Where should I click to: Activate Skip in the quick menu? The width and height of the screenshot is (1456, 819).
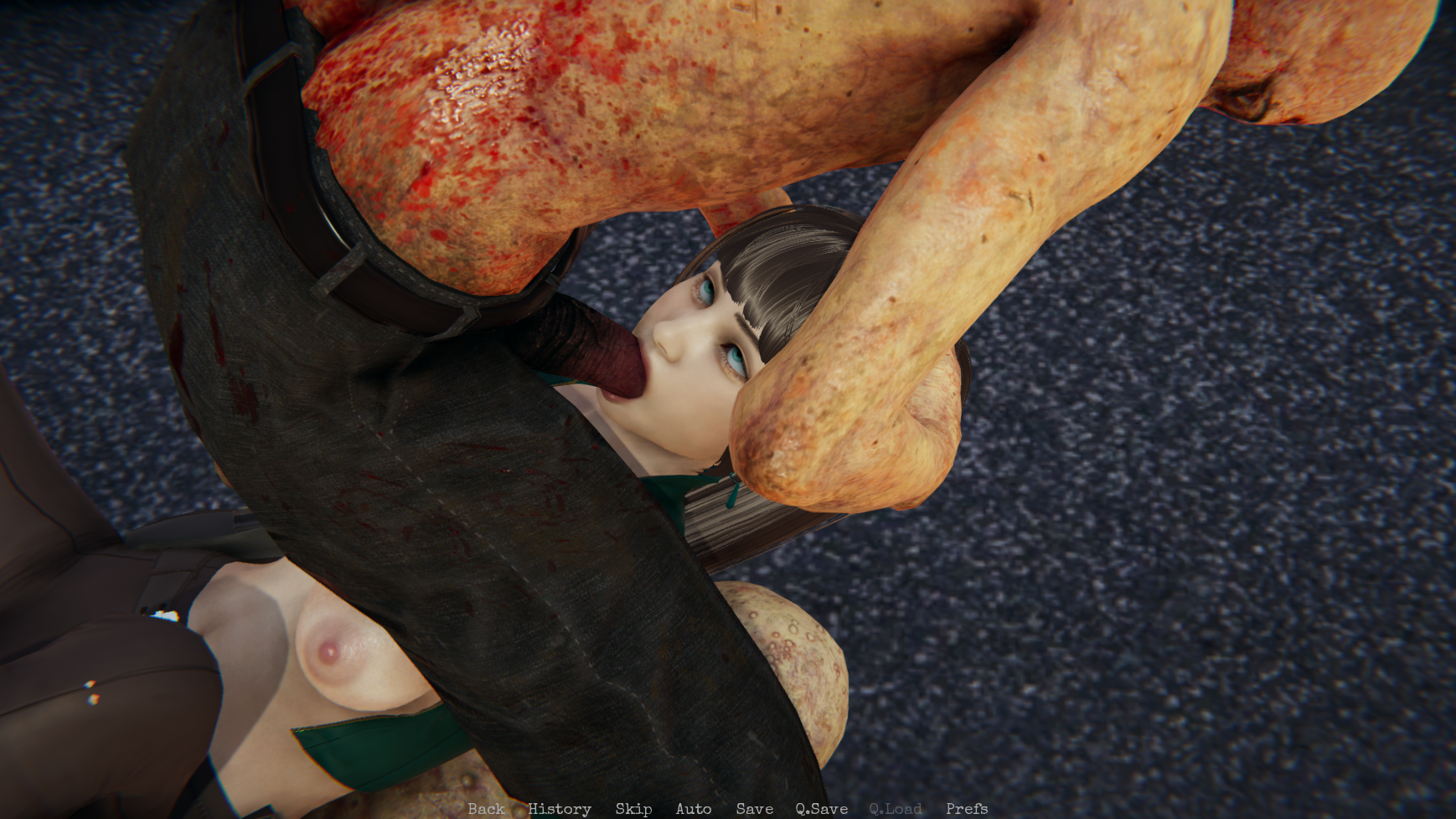tap(633, 808)
